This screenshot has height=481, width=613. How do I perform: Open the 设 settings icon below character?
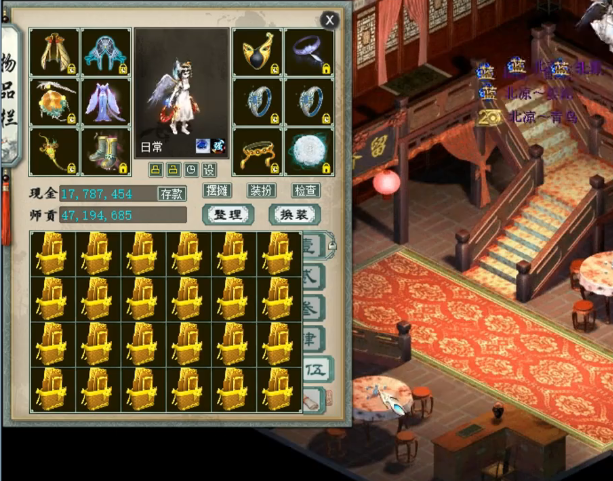point(211,170)
